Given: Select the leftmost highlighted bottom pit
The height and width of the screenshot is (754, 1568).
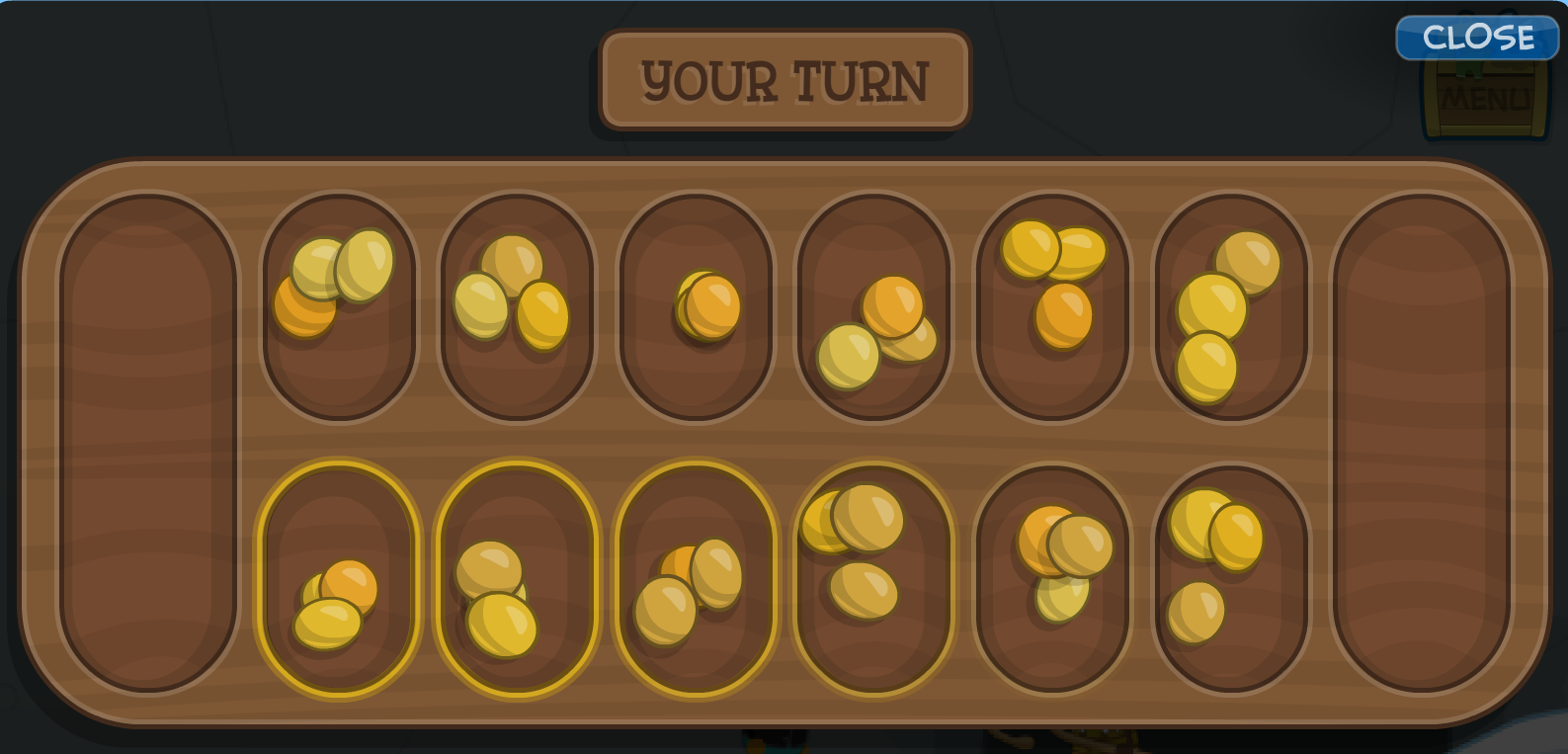Looking at the screenshot, I should pyautogui.click(x=339, y=578).
